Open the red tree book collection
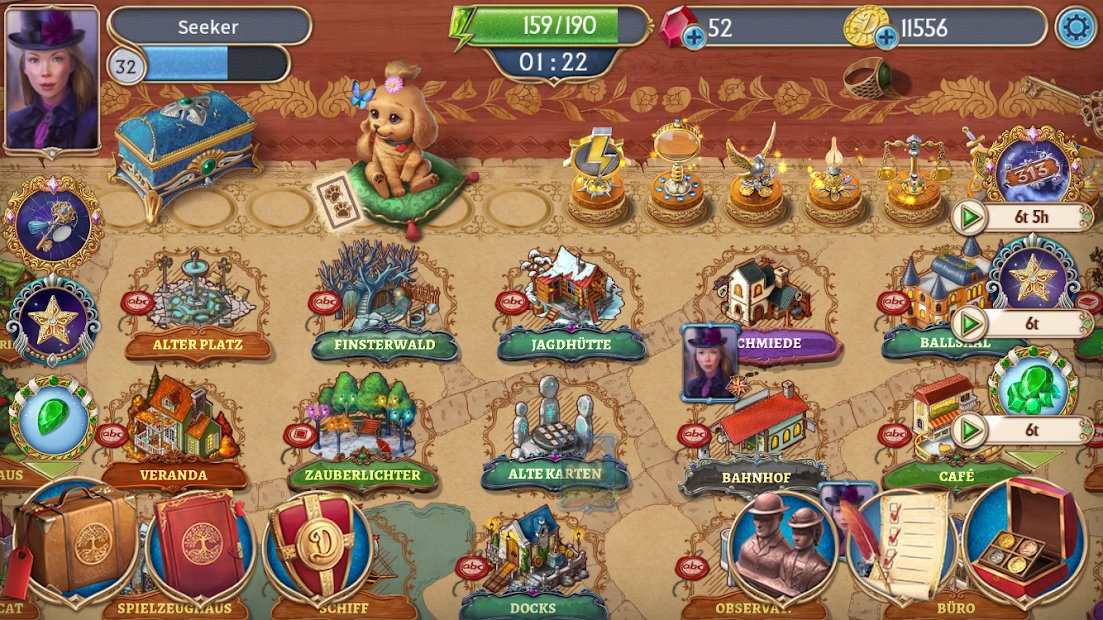The width and height of the screenshot is (1103, 620). pyautogui.click(x=200, y=545)
